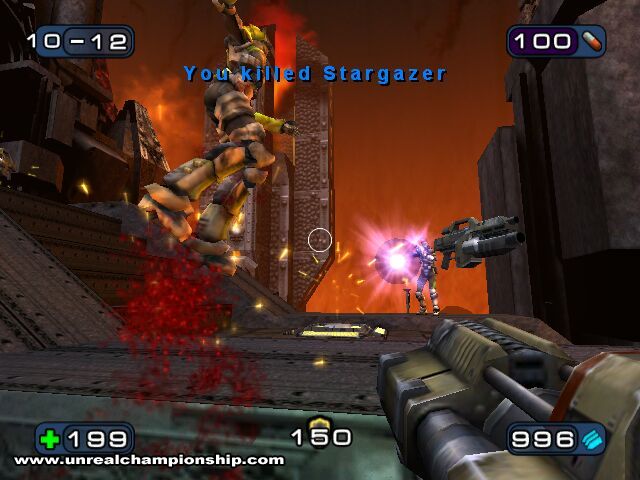Open the www.unrealchampionship.com watermark link

[149, 460]
